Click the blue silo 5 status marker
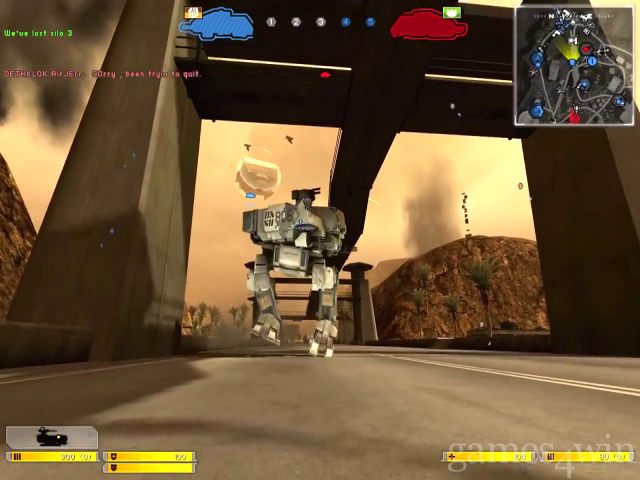The height and width of the screenshot is (480, 640). [370, 22]
